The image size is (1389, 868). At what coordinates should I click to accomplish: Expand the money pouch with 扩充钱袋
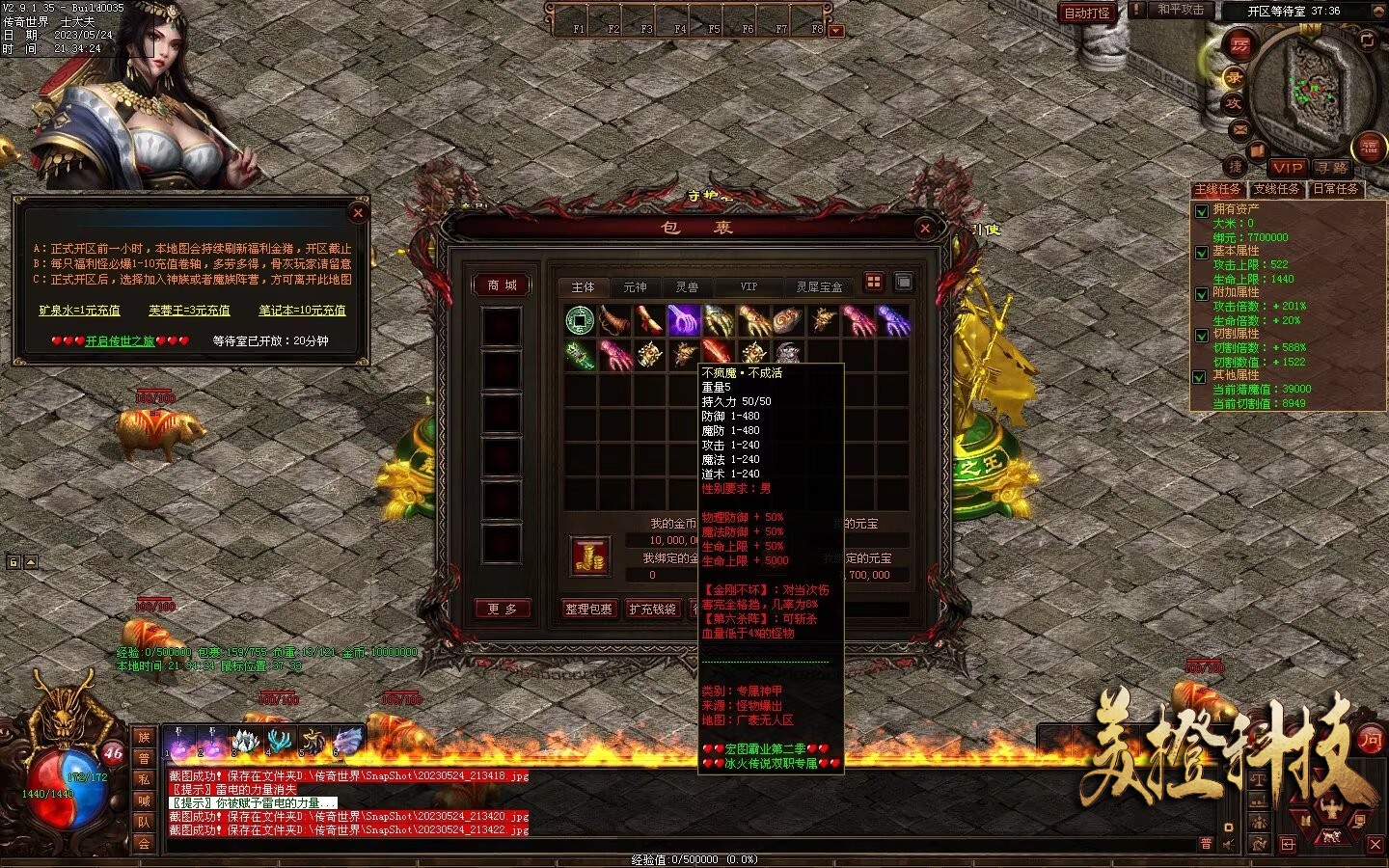(653, 610)
